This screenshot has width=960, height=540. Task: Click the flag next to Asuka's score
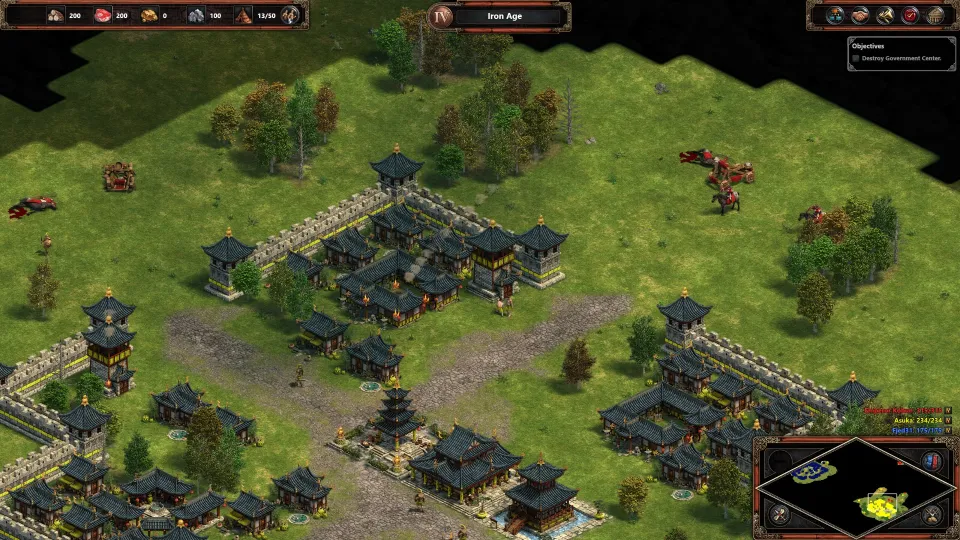tap(948, 421)
